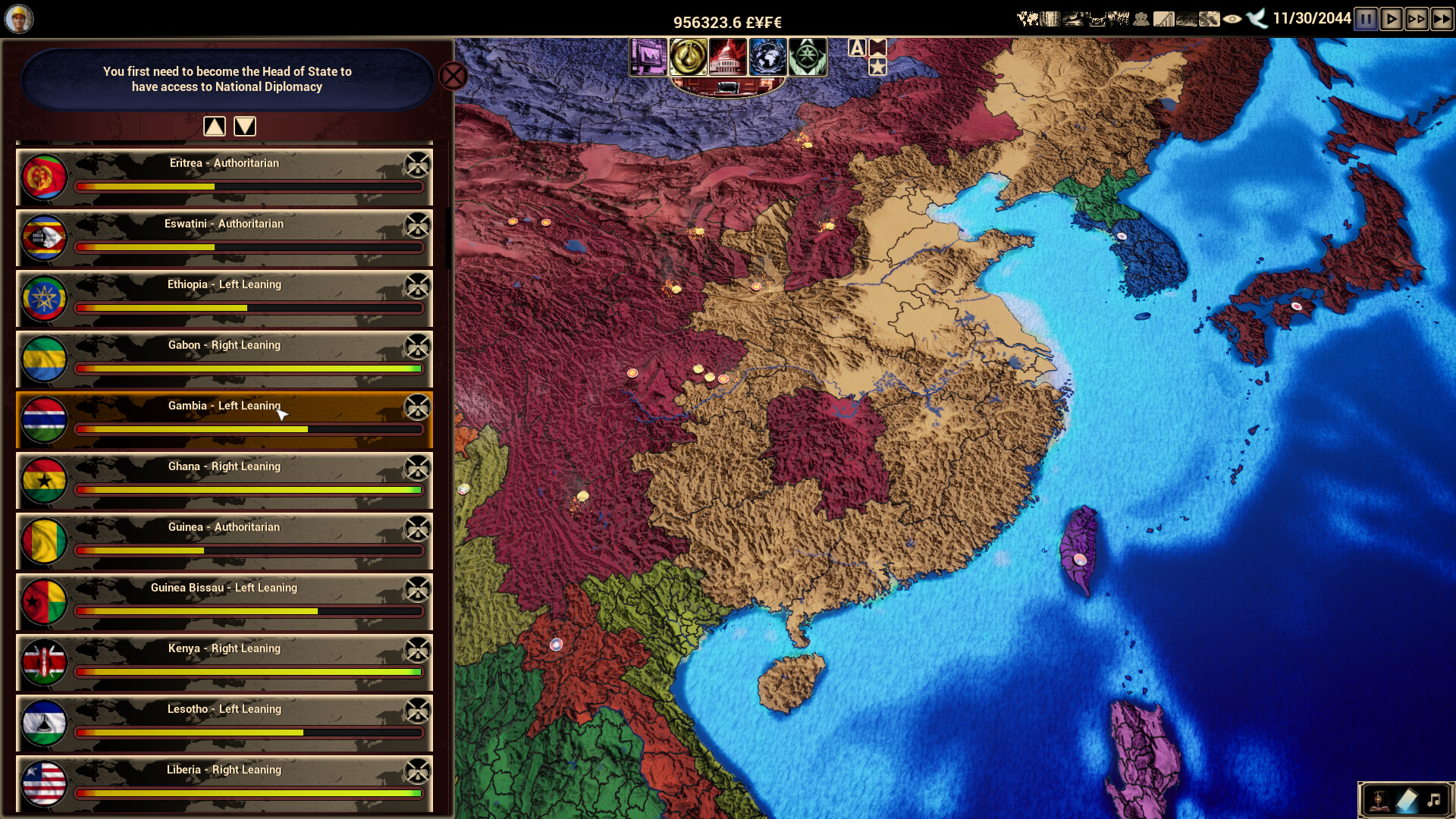Image resolution: width=1456 pixels, height=819 pixels.
Task: Toggle the A label button on the map
Action: click(857, 46)
